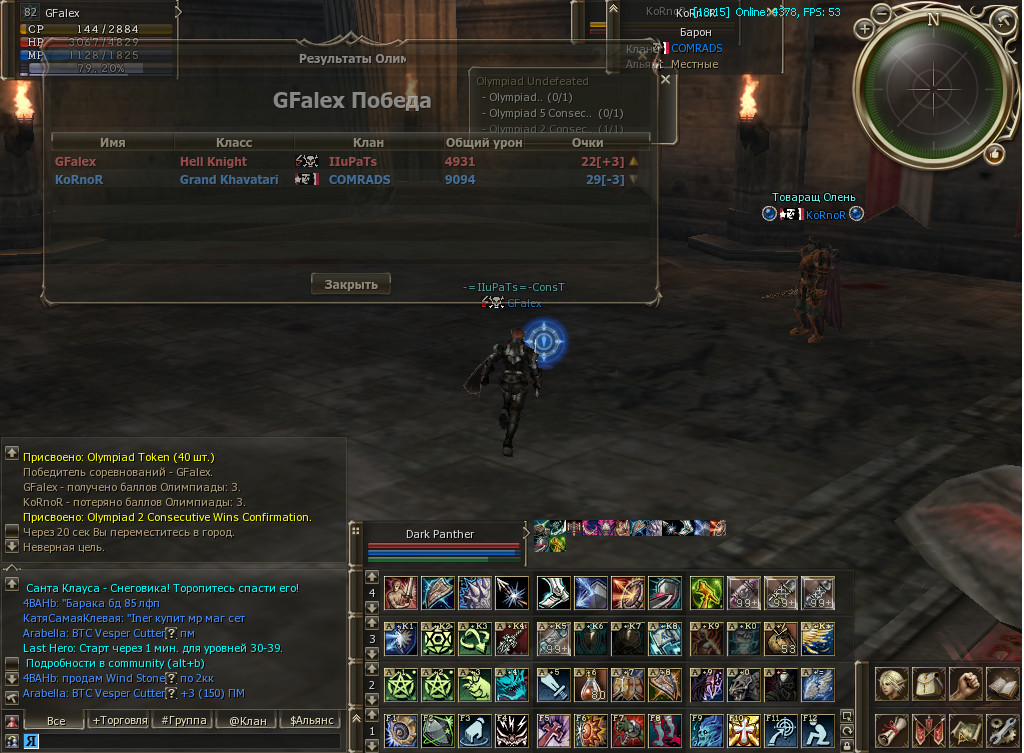Zoom out the minimap with minus button
This screenshot has height=753, width=1024.
coord(881,13)
